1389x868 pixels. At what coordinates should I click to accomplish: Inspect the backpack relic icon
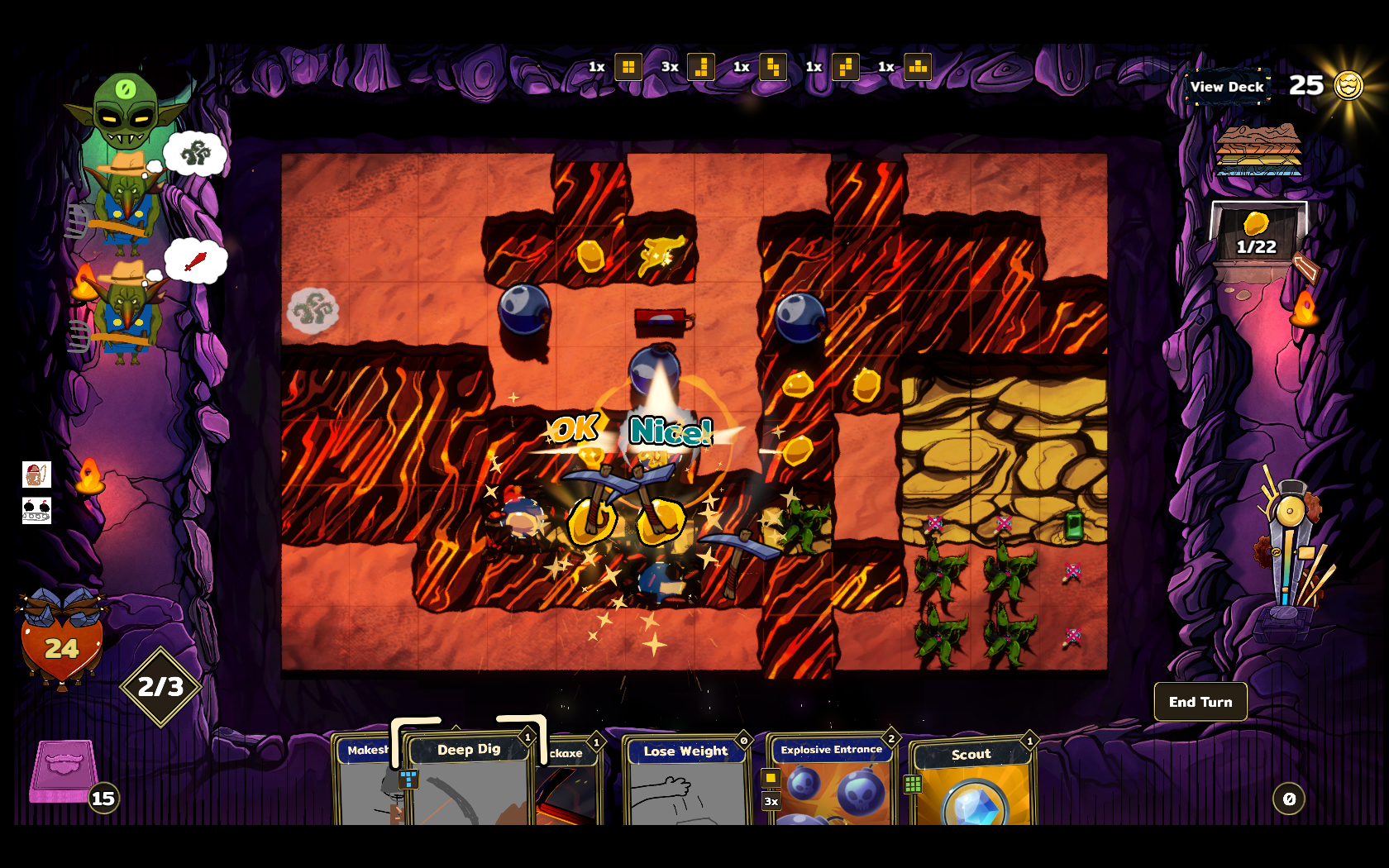tap(36, 475)
